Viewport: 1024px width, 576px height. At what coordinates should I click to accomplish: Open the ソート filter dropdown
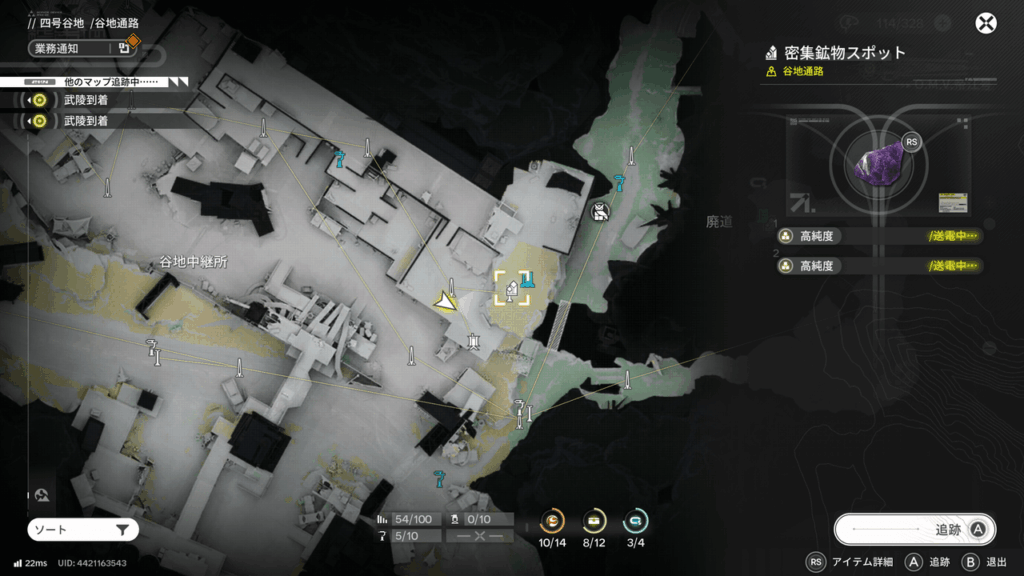click(x=83, y=530)
